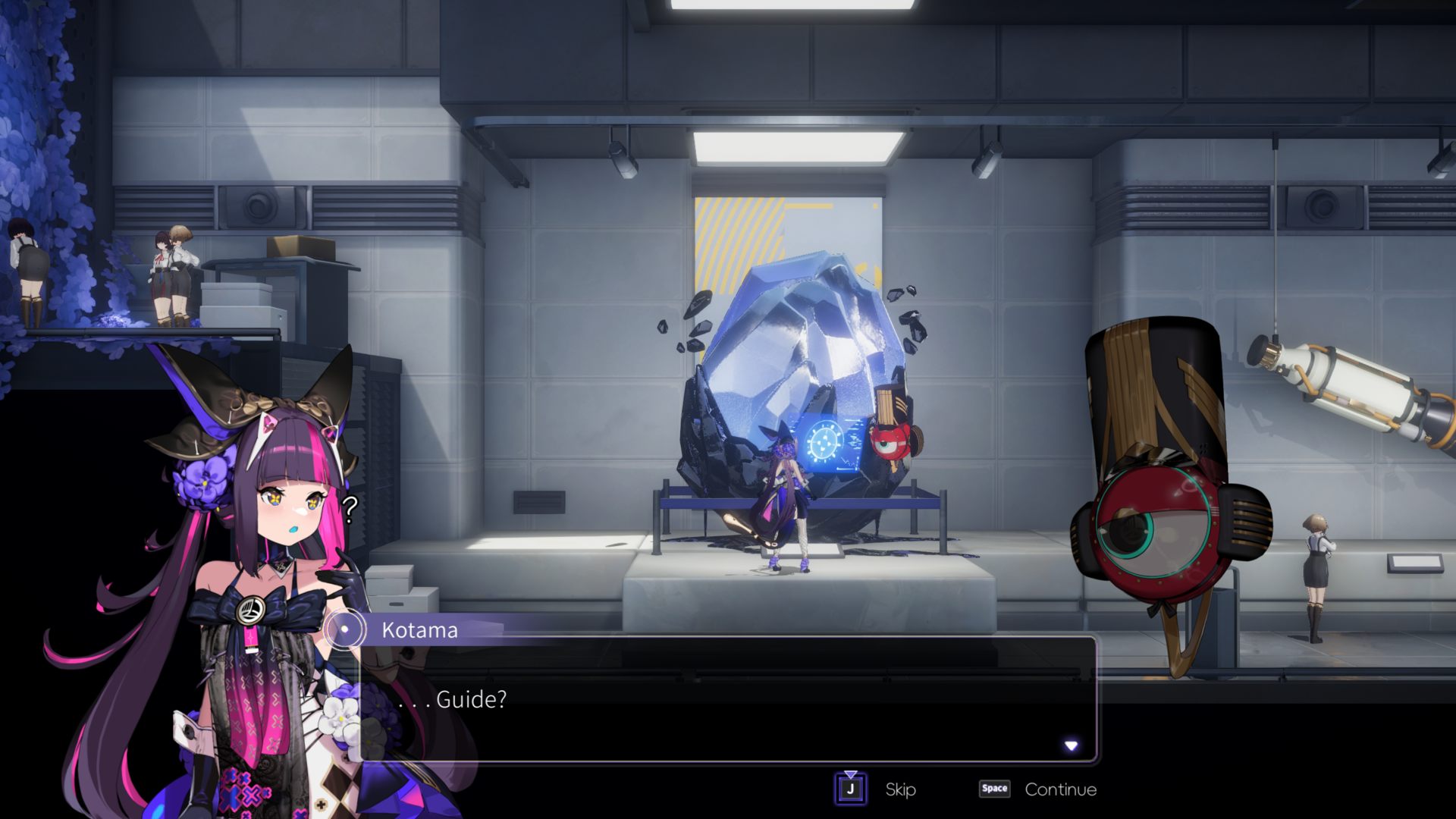Viewport: 1456px width, 819px height.
Task: Advance Kotama's "Guide?" dialogue box
Action: click(x=728, y=699)
